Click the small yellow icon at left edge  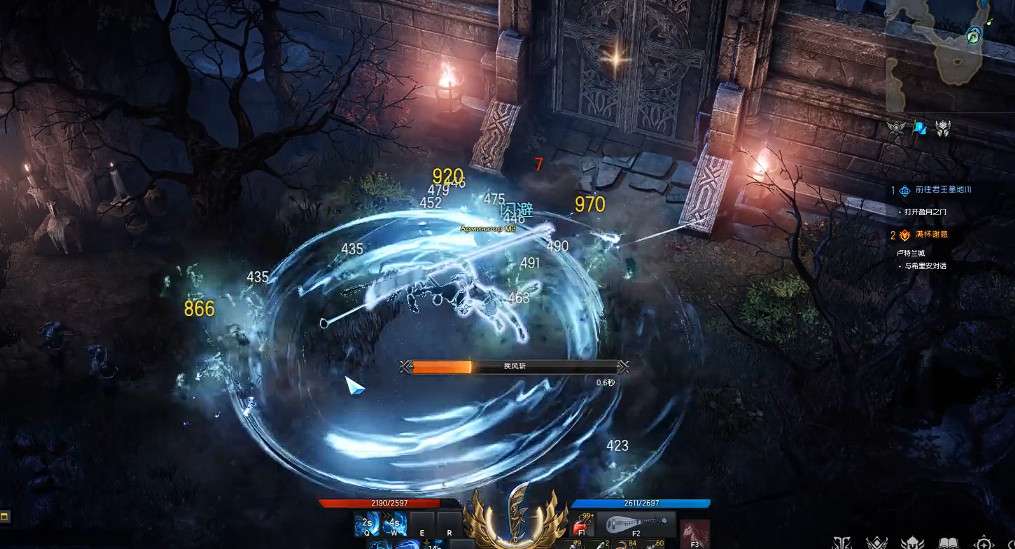(x=4, y=516)
